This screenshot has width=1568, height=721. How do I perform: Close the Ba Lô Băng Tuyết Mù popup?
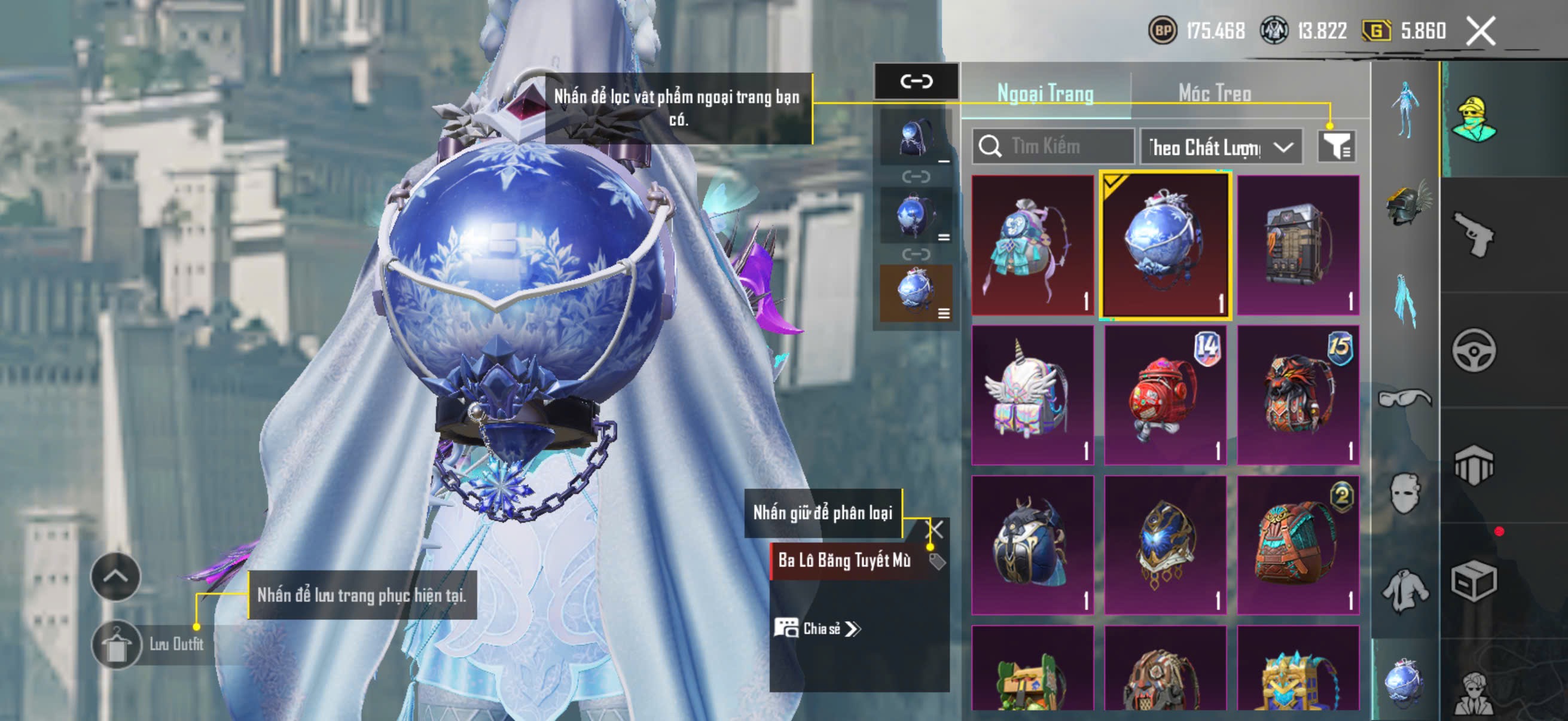click(935, 528)
